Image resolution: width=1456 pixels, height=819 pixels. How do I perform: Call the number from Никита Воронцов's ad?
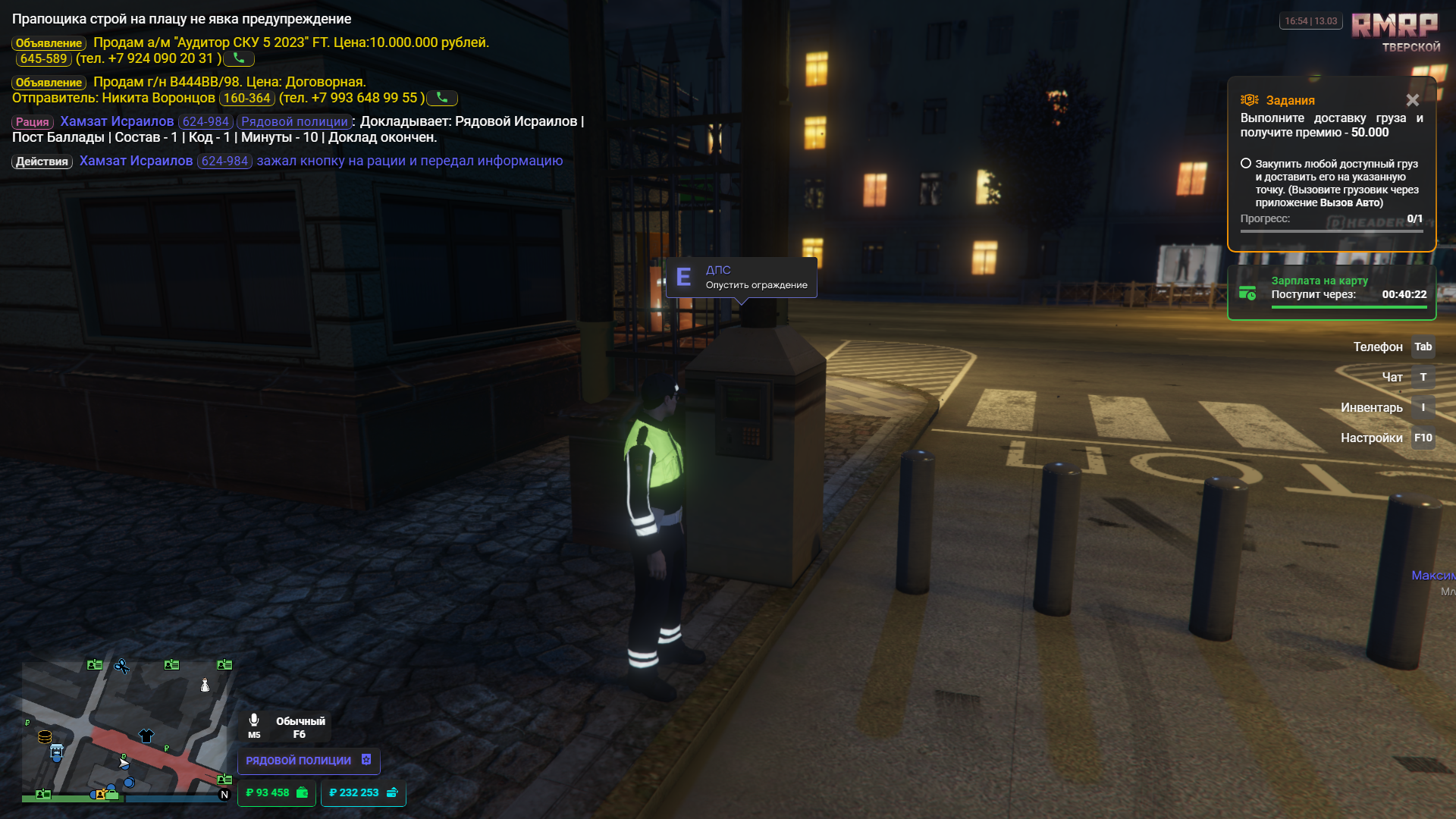442,98
